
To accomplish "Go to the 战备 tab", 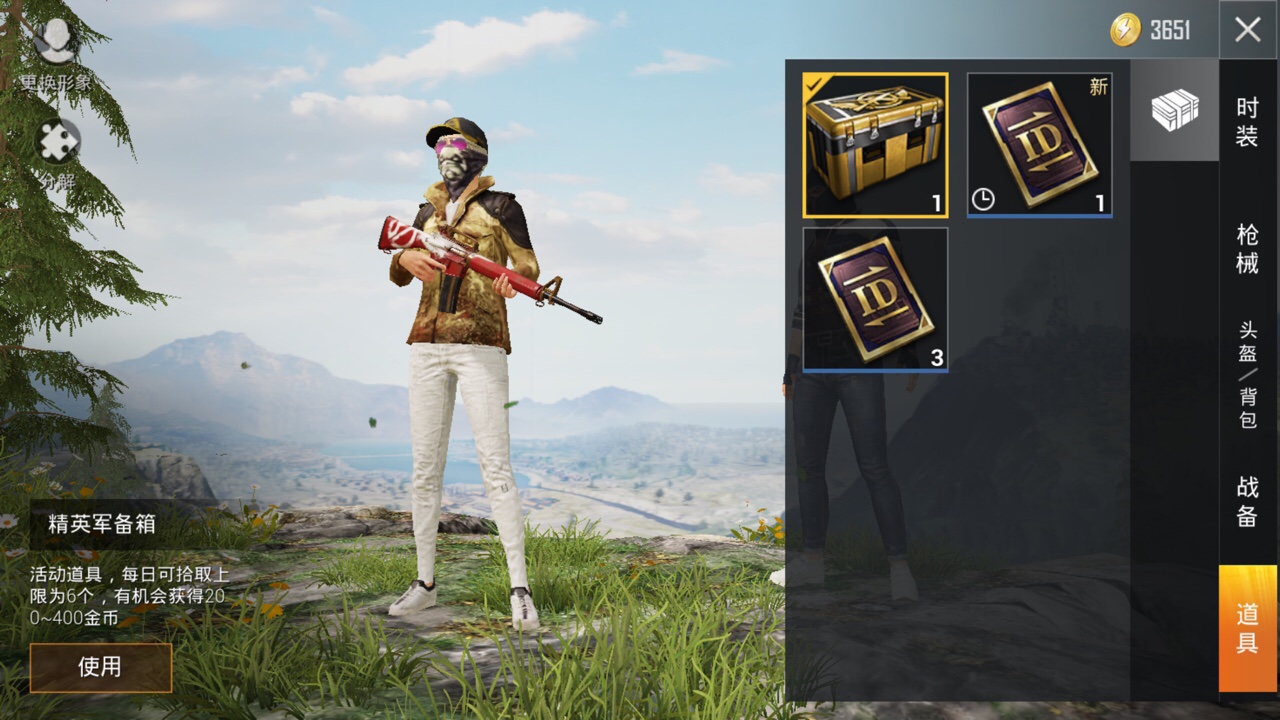I will (x=1247, y=501).
